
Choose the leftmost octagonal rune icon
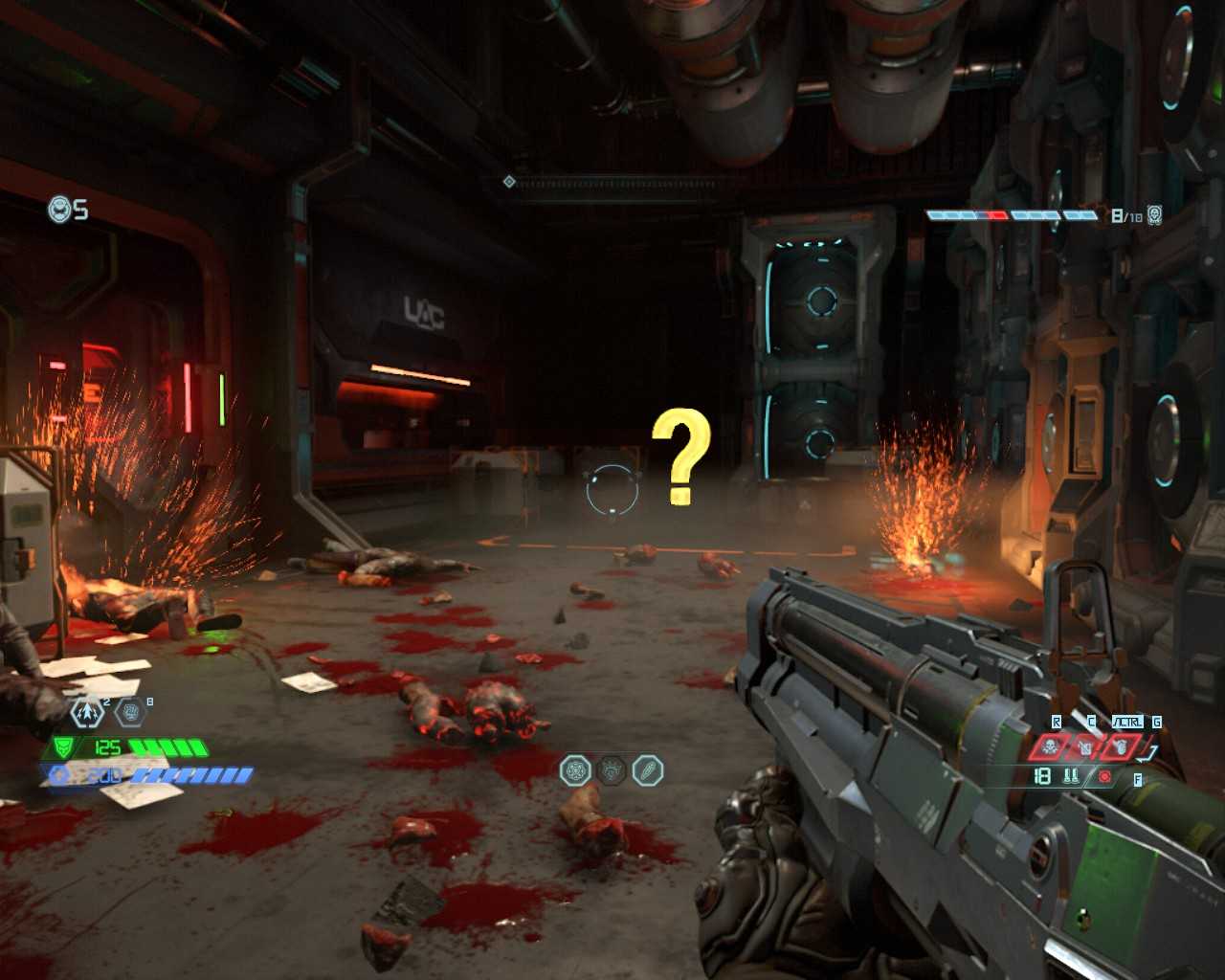point(575,770)
